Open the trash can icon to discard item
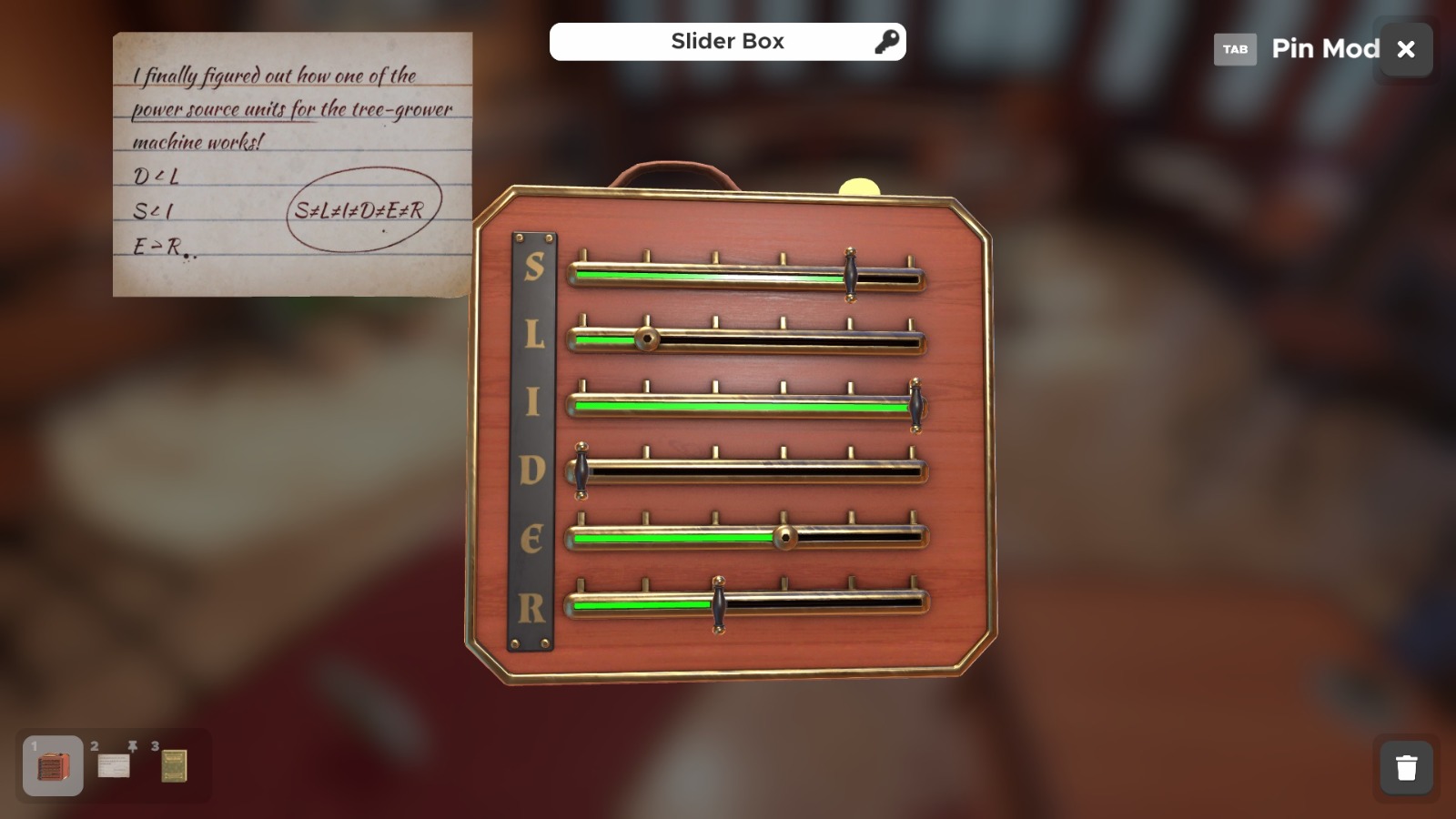Viewport: 1456px width, 819px height. click(1405, 767)
